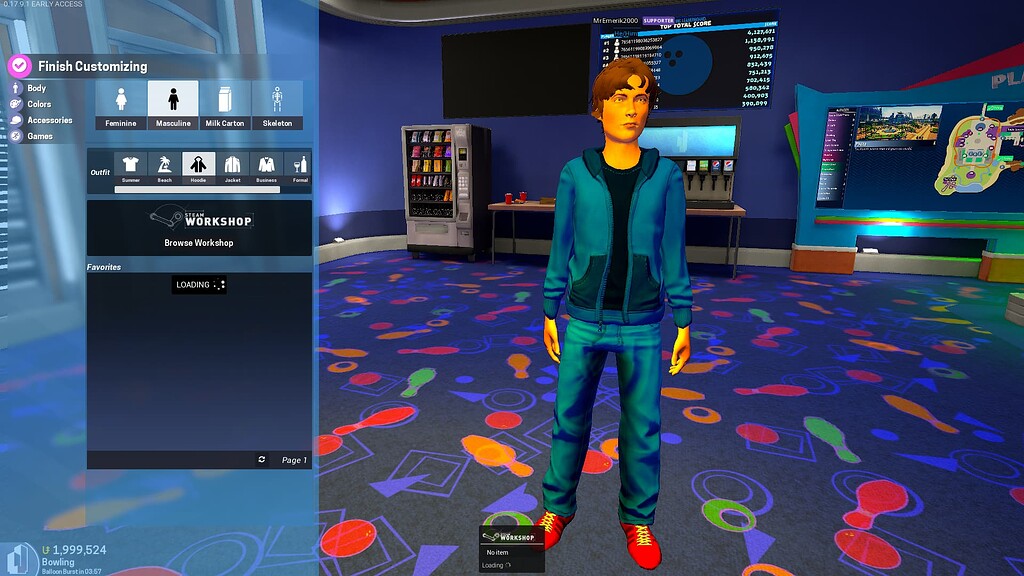1024x576 pixels.
Task: Open the Accessories category
Action: point(49,120)
